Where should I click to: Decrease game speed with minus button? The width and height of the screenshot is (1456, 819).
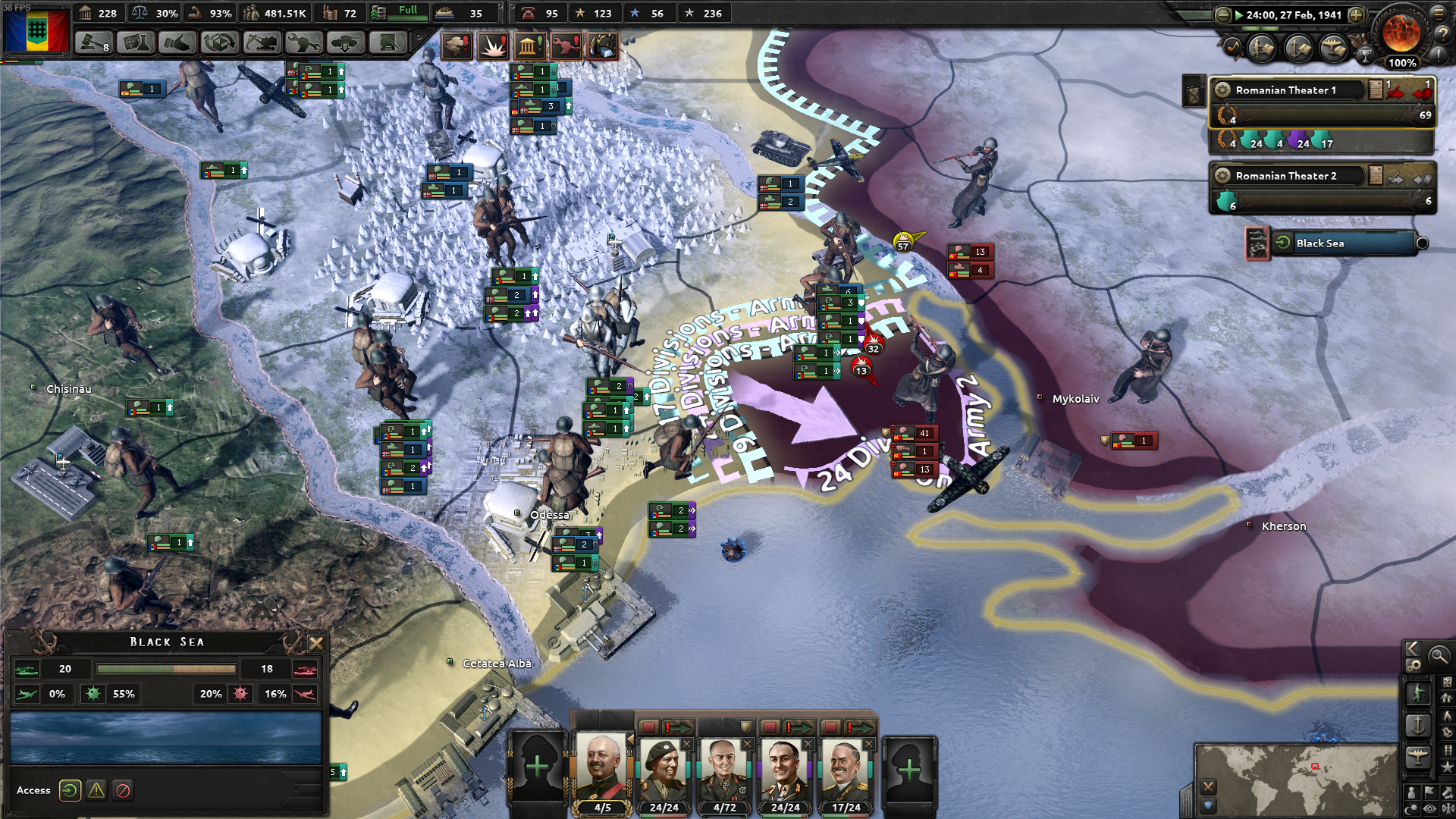point(1222,15)
